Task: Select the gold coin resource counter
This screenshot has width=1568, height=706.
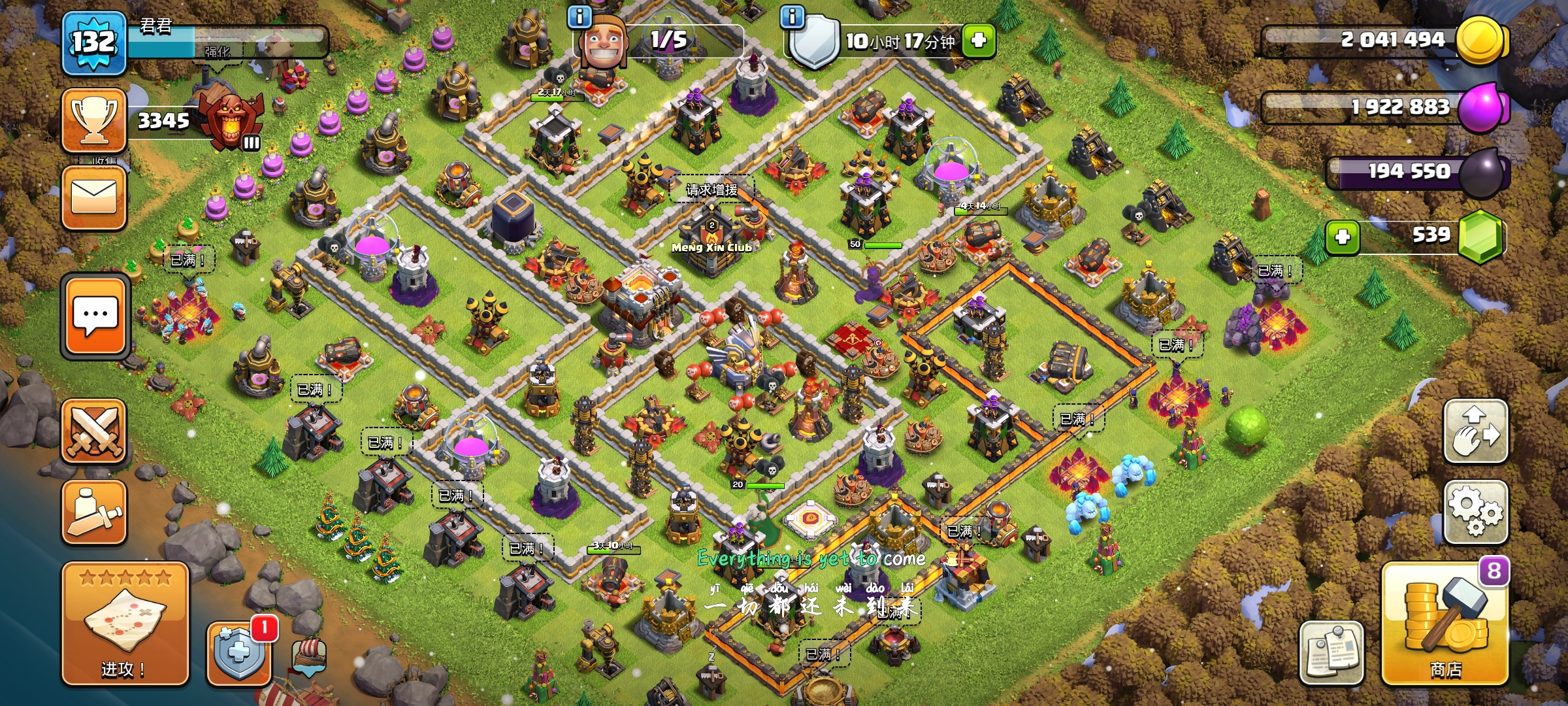Action: pos(1385,41)
